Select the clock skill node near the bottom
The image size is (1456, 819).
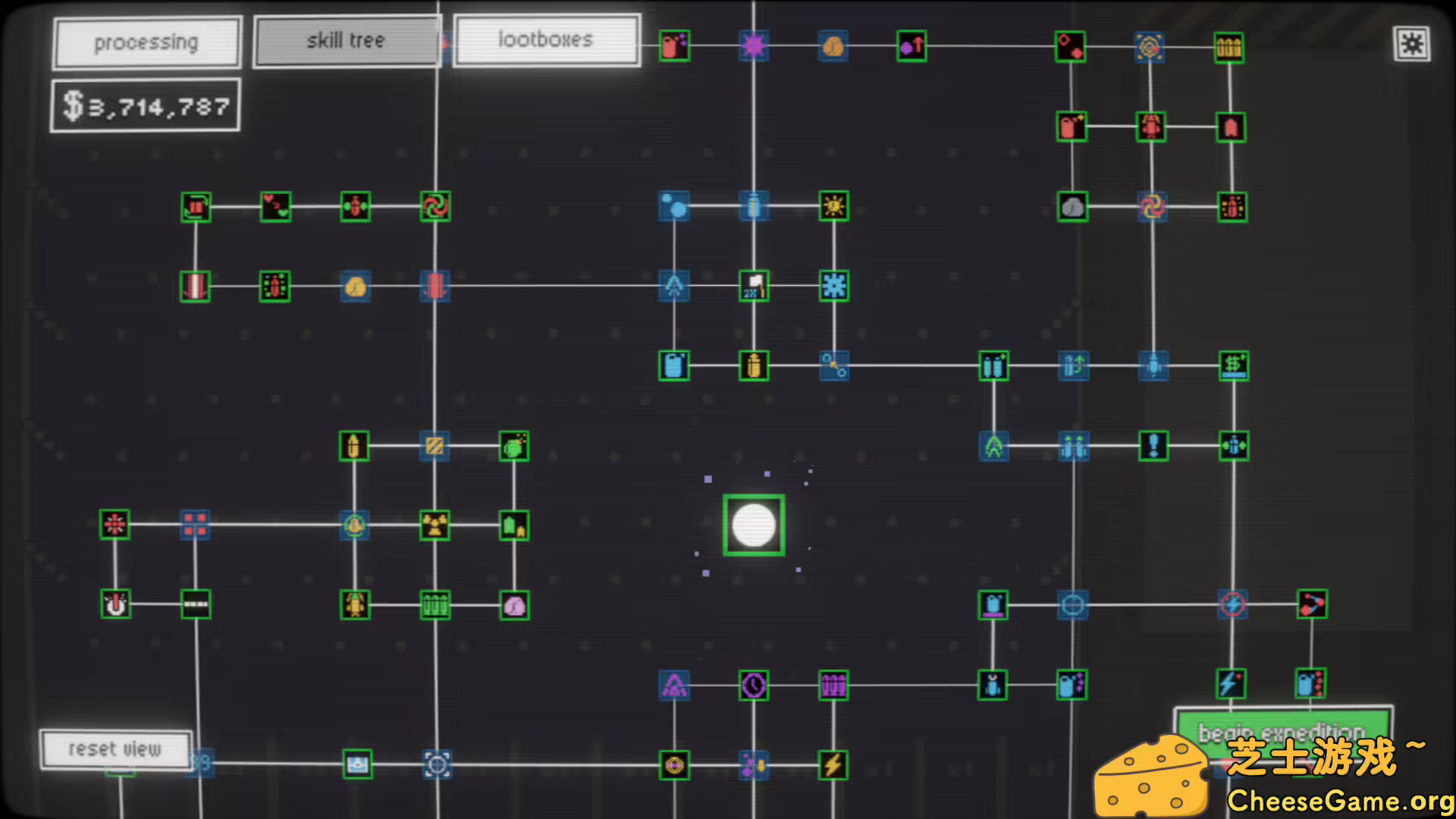click(x=753, y=683)
